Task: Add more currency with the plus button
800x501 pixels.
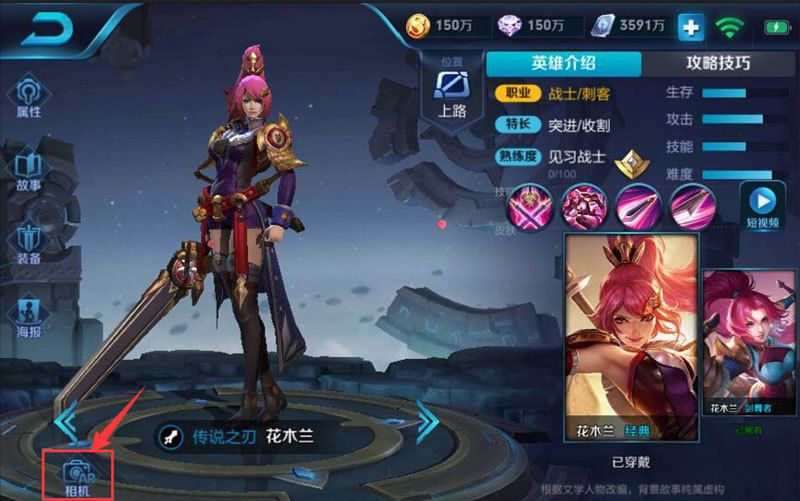Action: (x=690, y=27)
